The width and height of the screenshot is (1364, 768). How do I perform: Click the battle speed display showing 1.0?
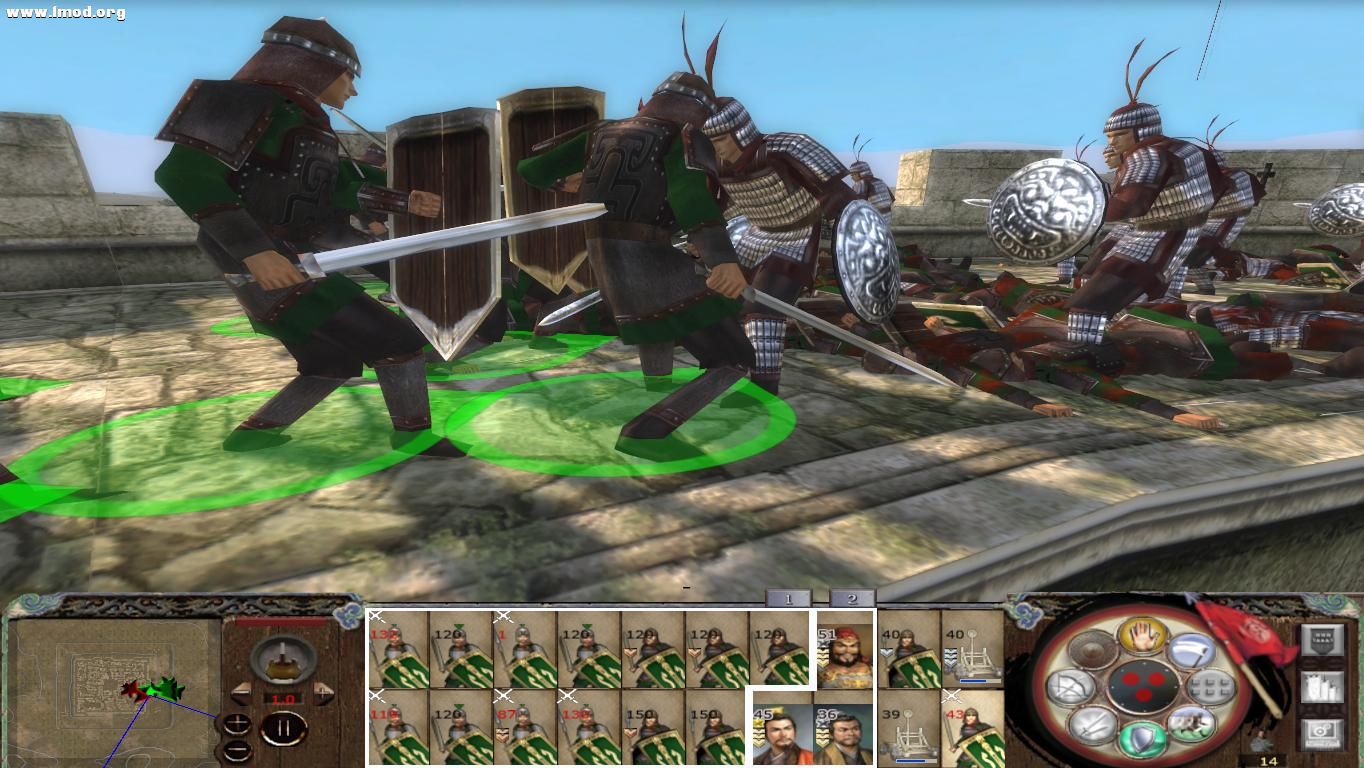283,699
